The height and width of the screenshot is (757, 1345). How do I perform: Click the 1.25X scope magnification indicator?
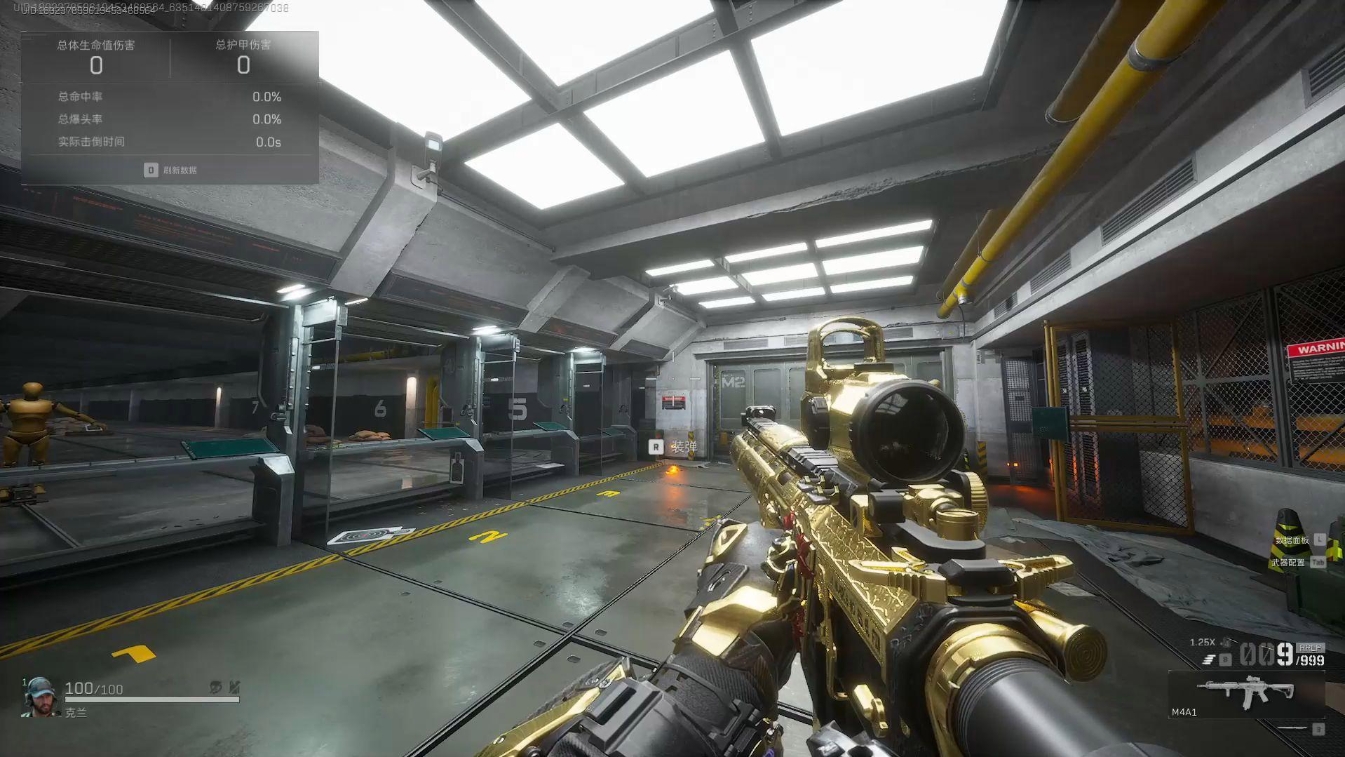pyautogui.click(x=1201, y=641)
